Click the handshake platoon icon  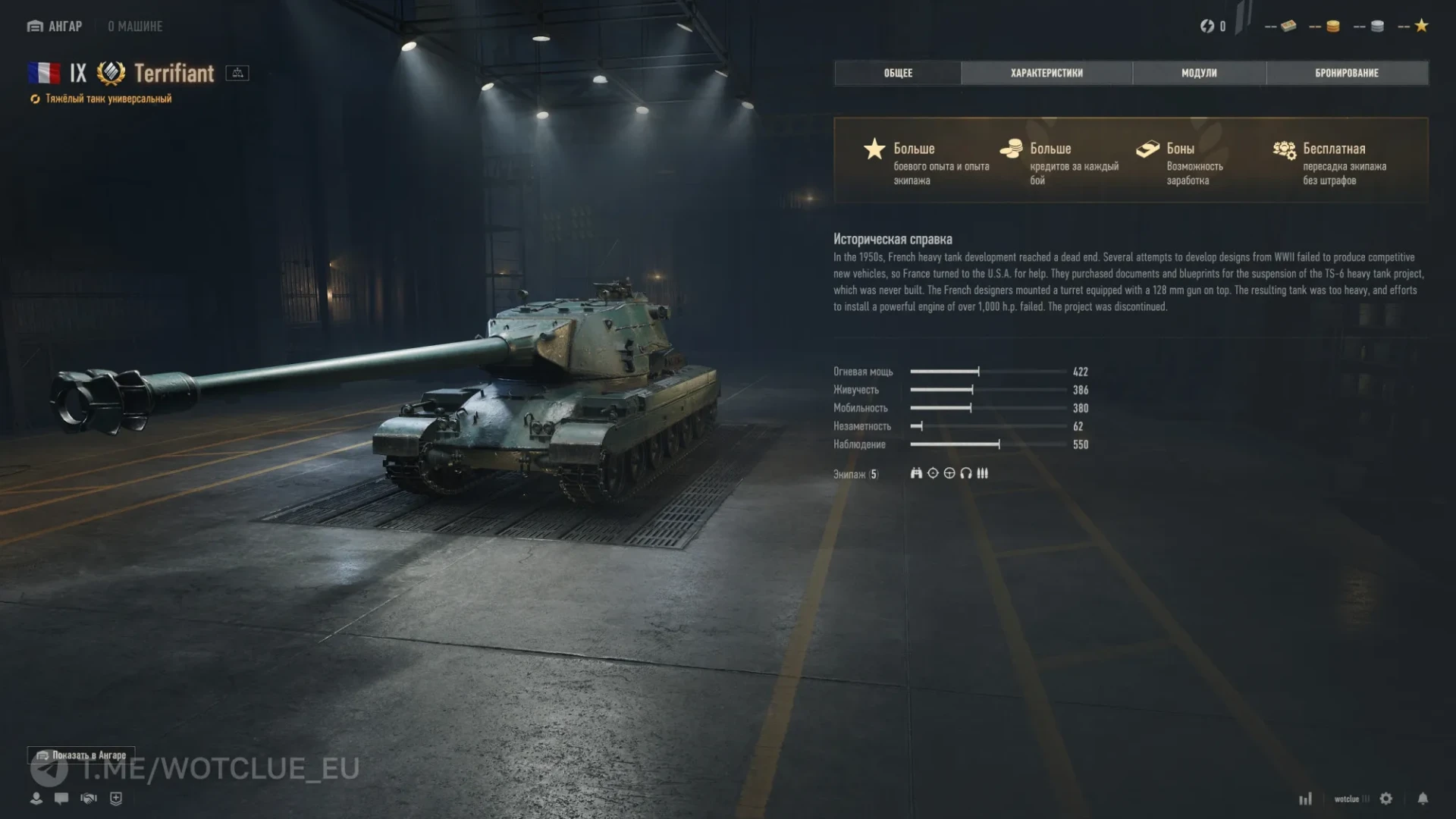coord(89,799)
